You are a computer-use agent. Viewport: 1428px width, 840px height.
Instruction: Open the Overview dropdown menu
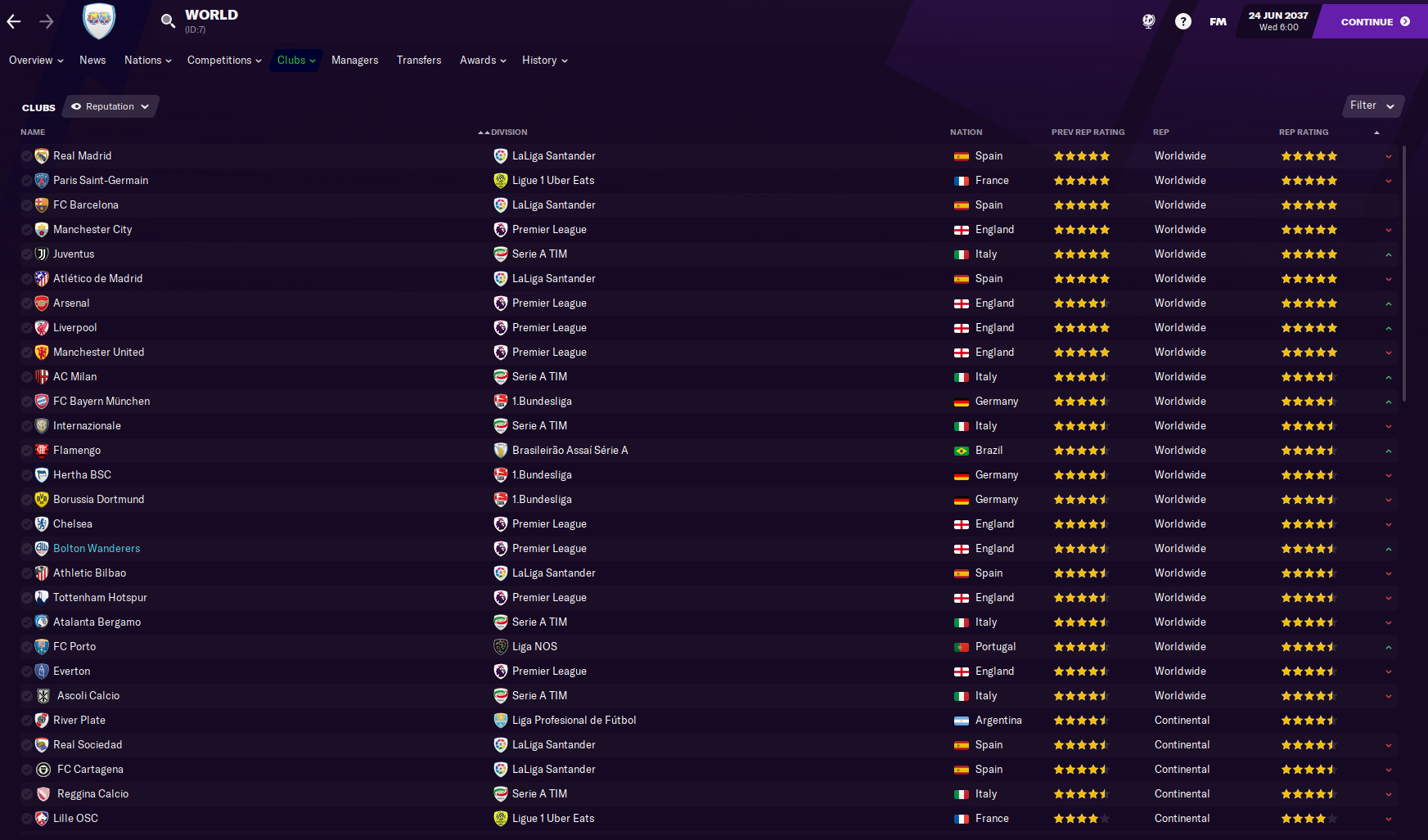[36, 61]
